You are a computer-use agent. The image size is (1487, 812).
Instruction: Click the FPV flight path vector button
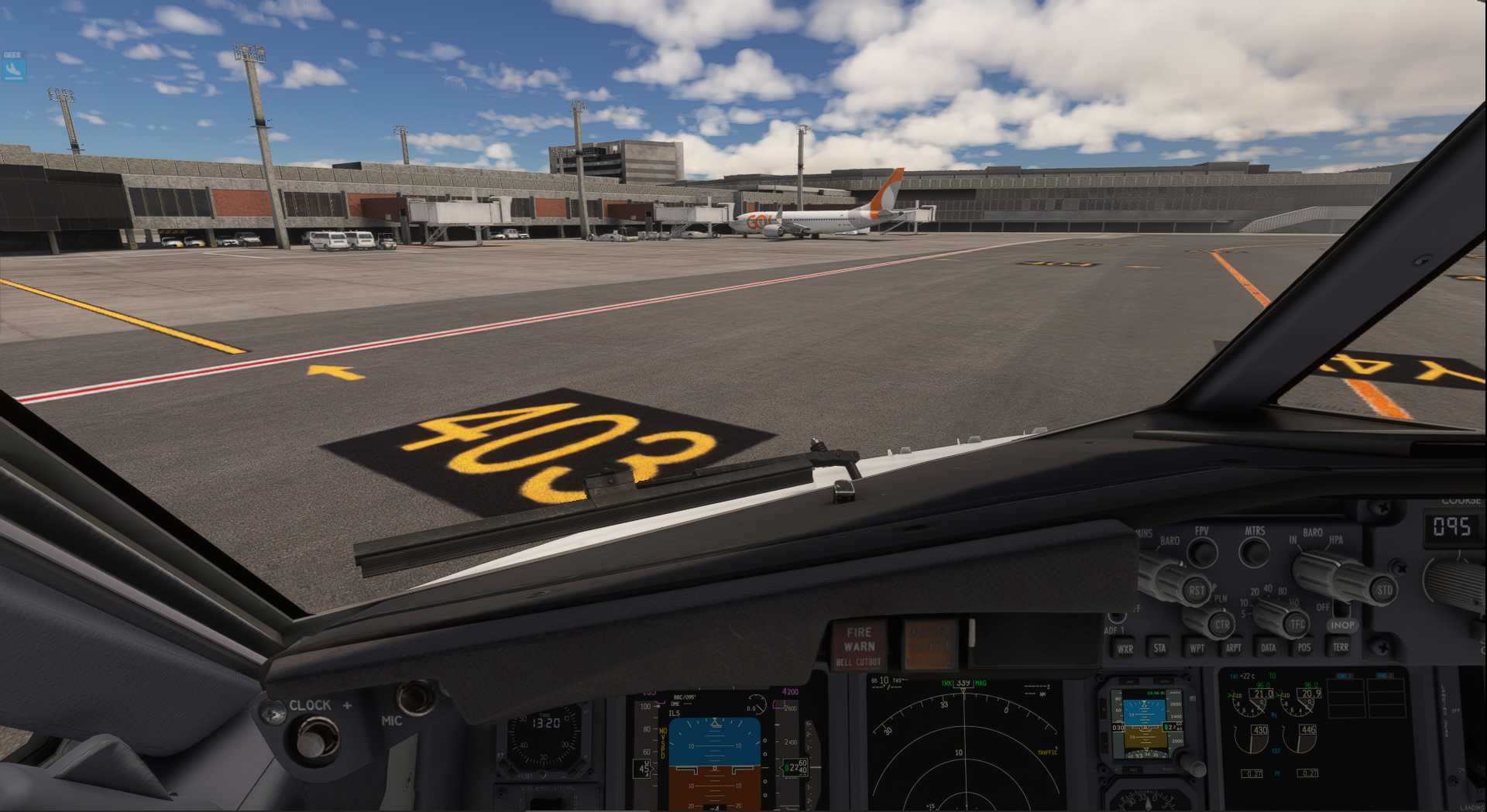point(1202,551)
